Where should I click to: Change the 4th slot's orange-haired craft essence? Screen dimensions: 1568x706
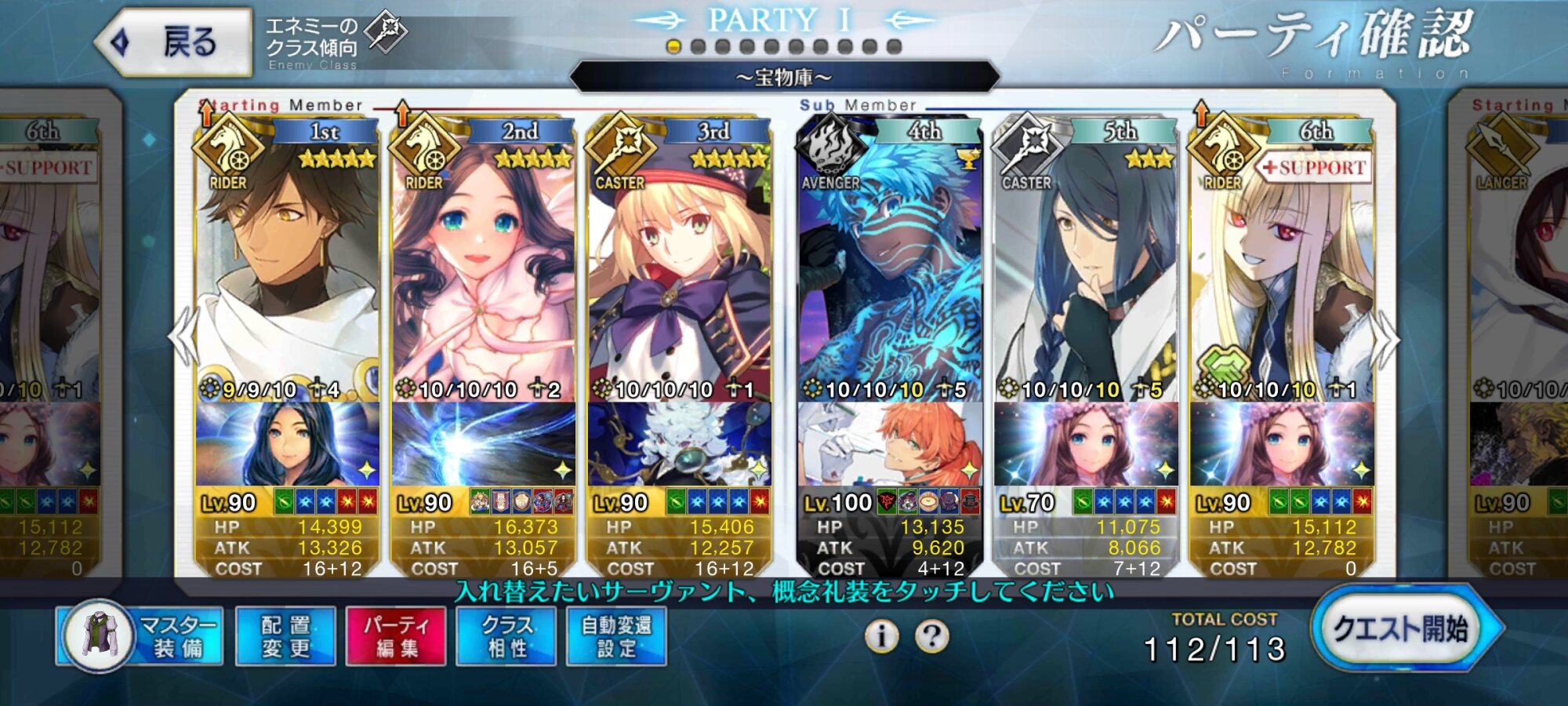[890, 444]
